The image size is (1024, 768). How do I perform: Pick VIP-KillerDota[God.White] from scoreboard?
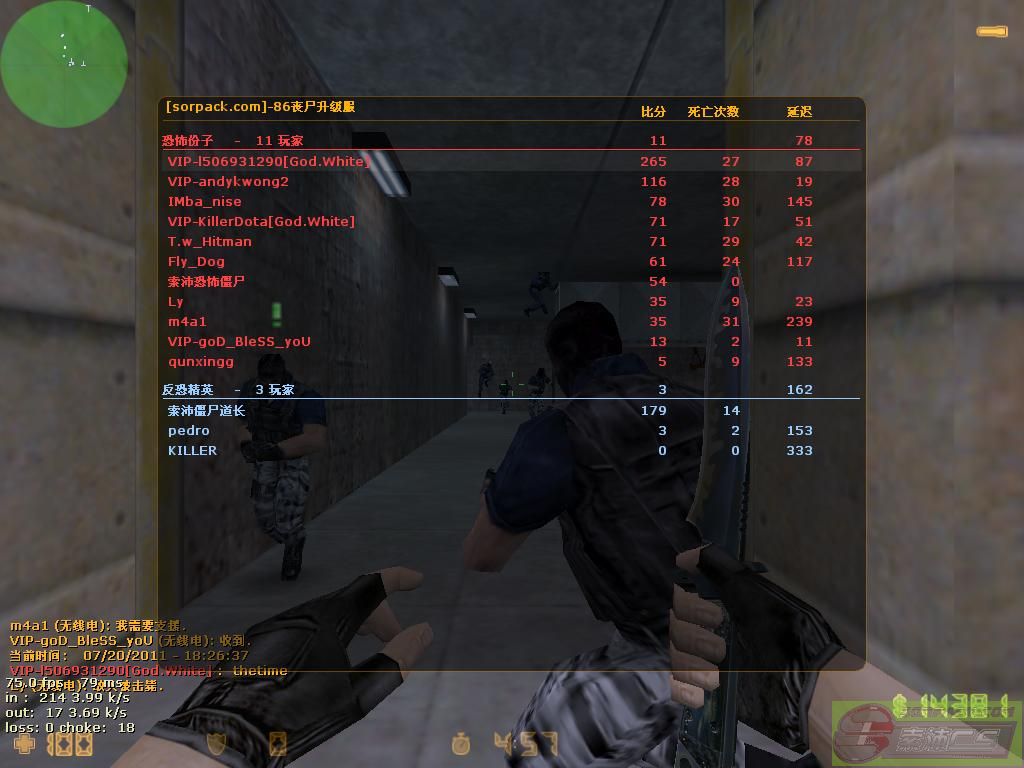tap(261, 221)
